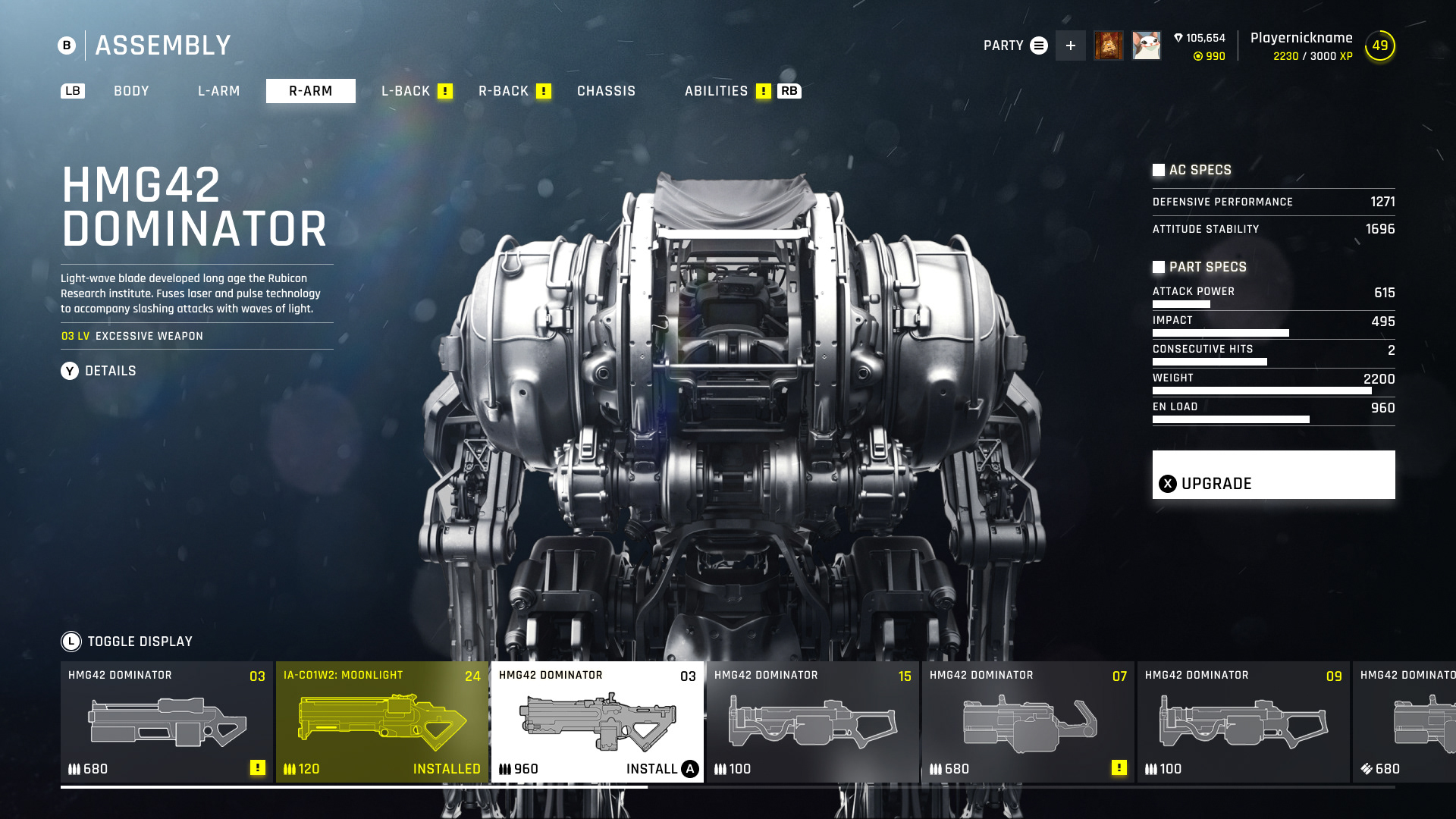Image resolution: width=1456 pixels, height=819 pixels.
Task: Select the first grey HMG42 Dominator card
Action: pyautogui.click(x=166, y=721)
